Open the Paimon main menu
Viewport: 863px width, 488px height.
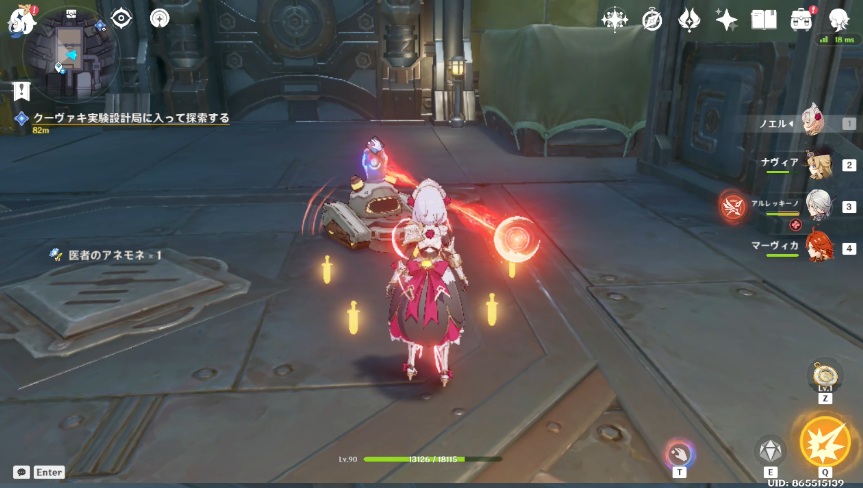[22, 18]
